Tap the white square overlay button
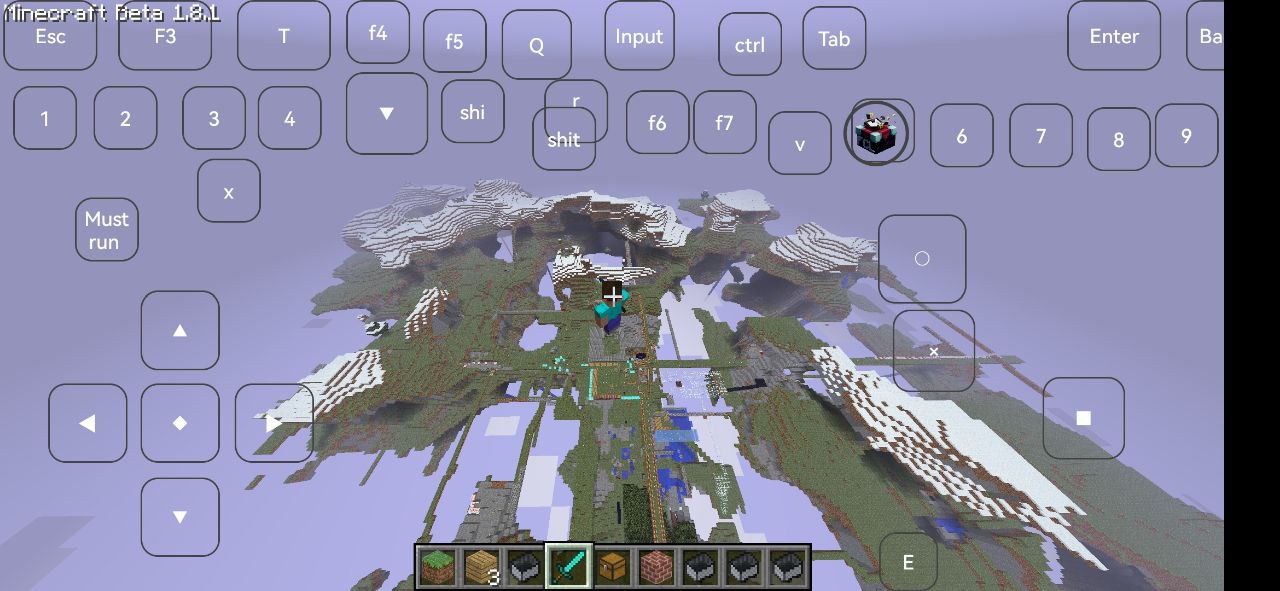The height and width of the screenshot is (591, 1280). [1084, 418]
